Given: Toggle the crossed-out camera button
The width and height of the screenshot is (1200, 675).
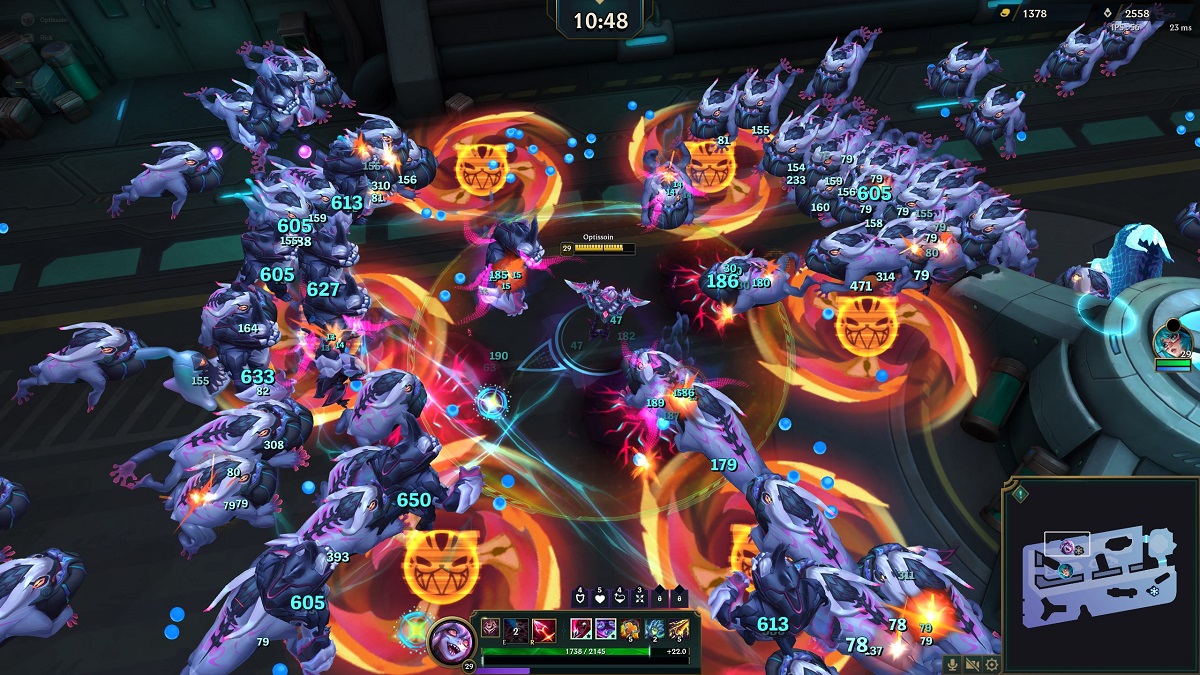Looking at the screenshot, I should [x=972, y=664].
